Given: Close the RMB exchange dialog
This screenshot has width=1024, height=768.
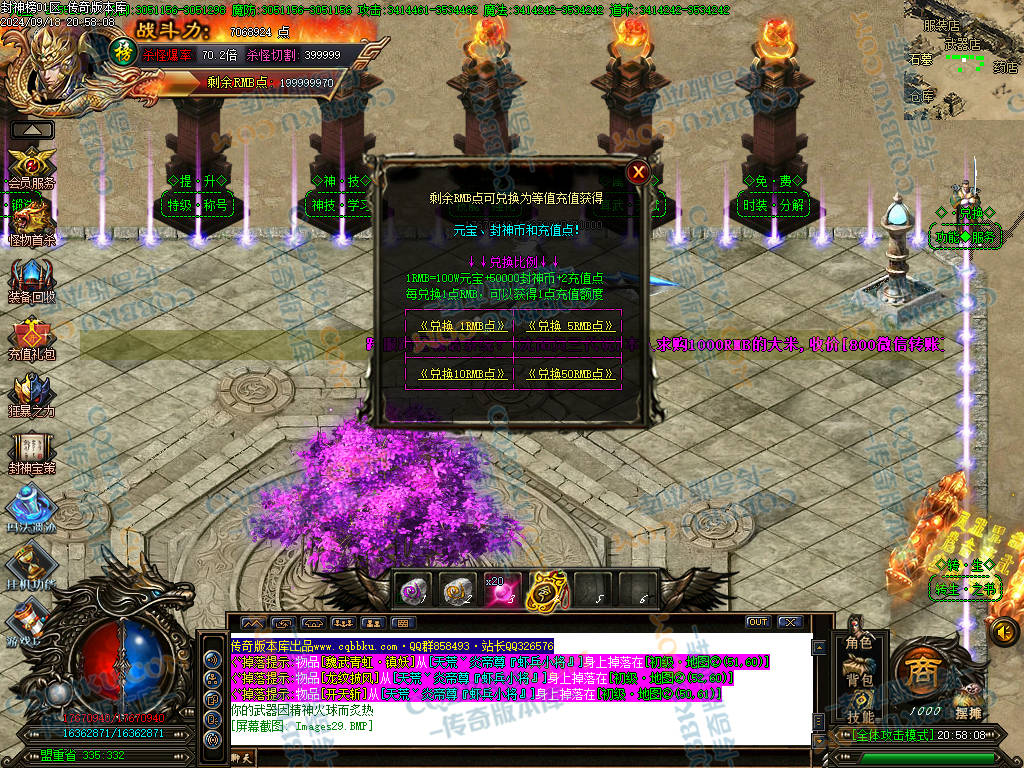Looking at the screenshot, I should coord(639,172).
